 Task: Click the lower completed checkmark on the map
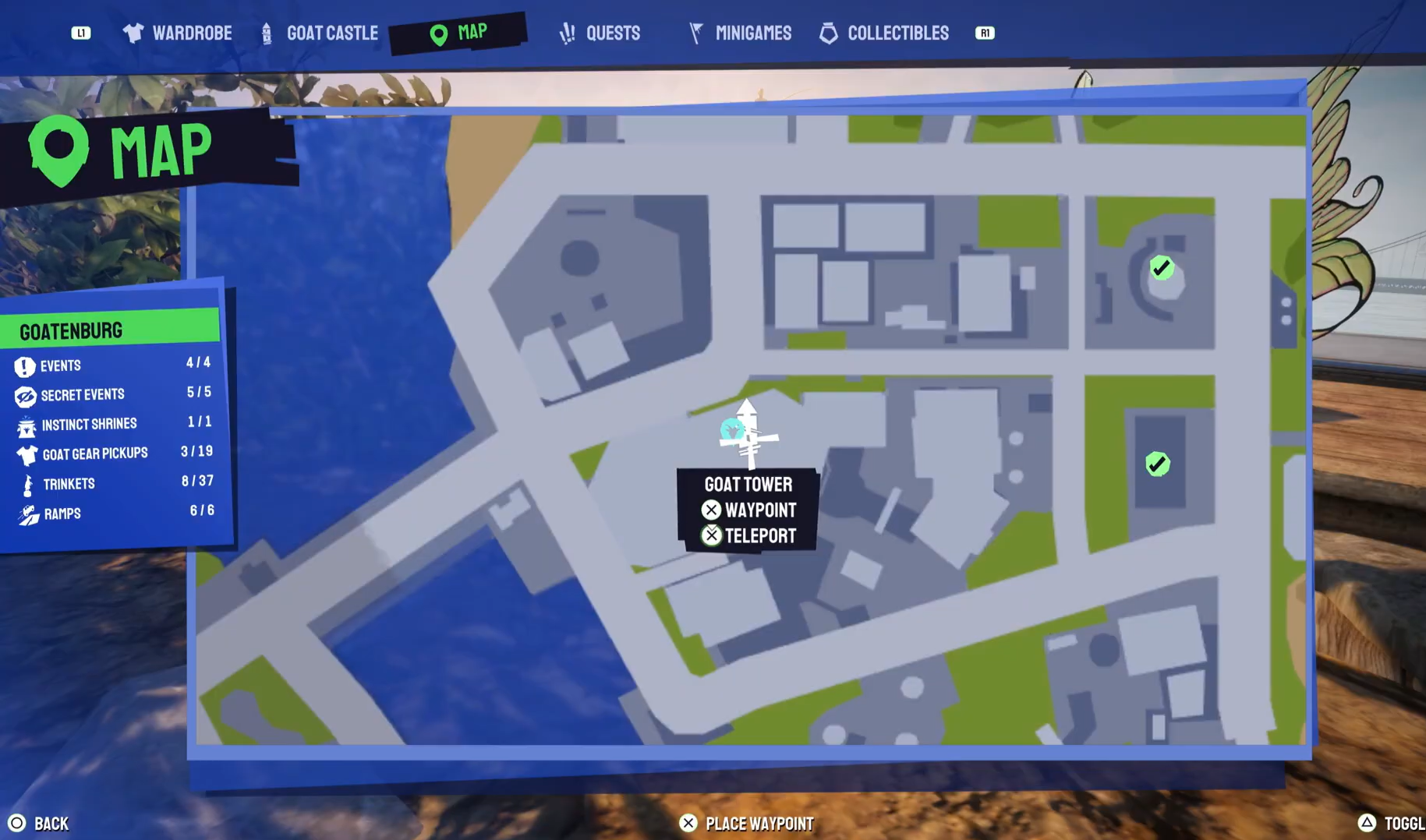[x=1157, y=464]
